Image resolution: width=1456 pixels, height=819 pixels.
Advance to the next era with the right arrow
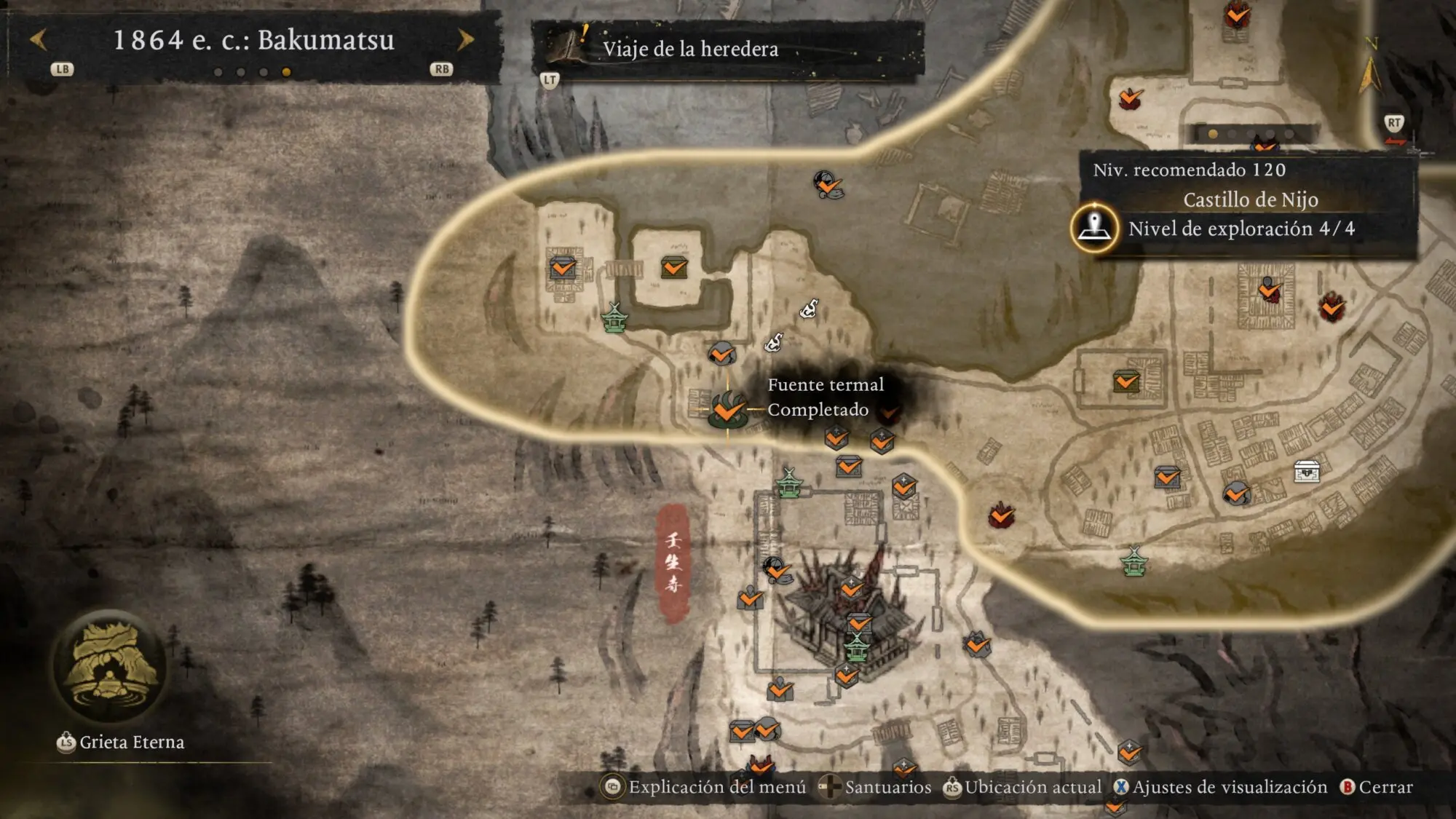click(x=465, y=39)
